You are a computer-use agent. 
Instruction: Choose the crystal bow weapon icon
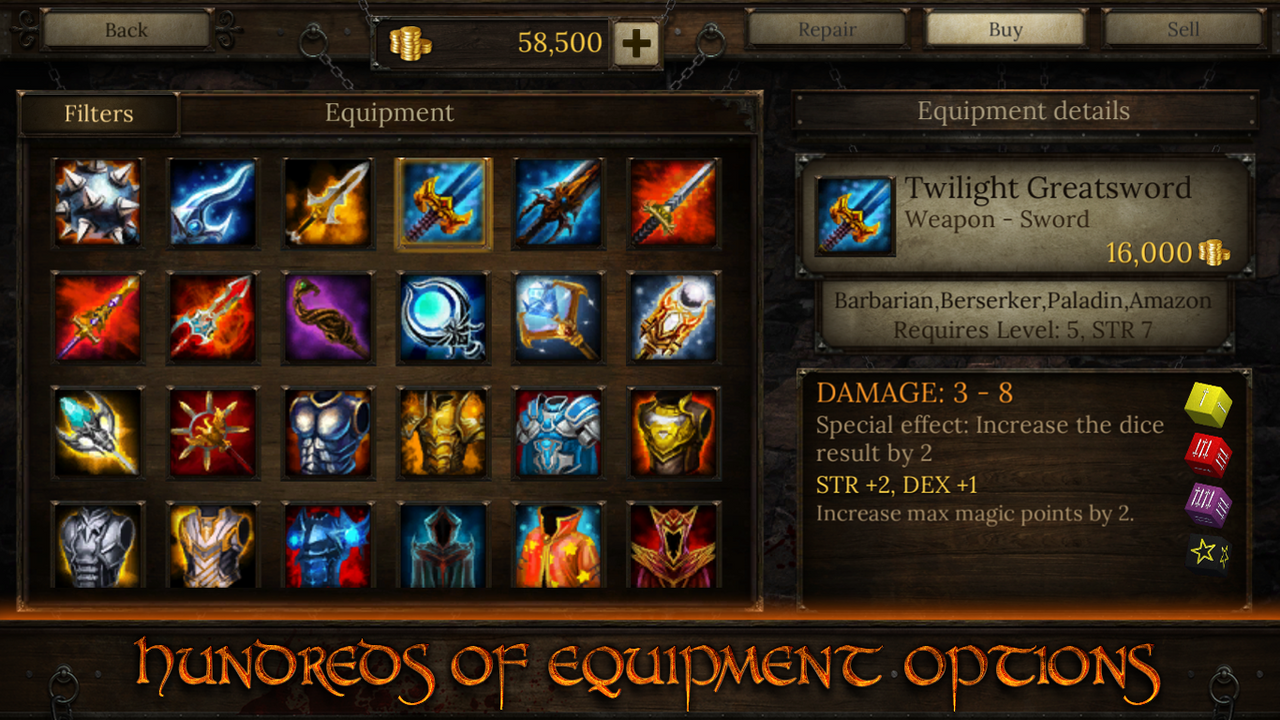(x=558, y=320)
